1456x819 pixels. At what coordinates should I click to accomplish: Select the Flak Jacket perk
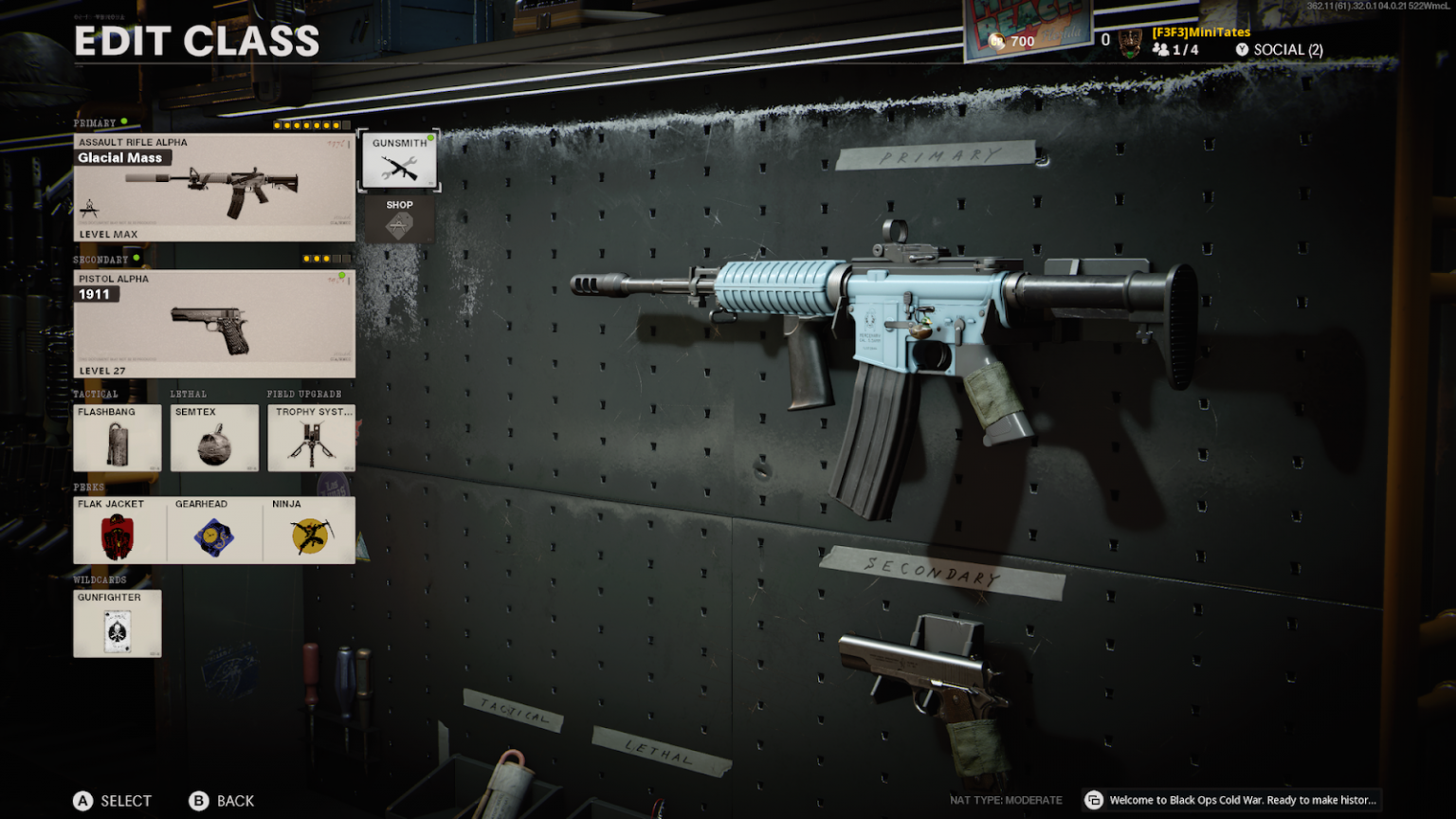(117, 529)
